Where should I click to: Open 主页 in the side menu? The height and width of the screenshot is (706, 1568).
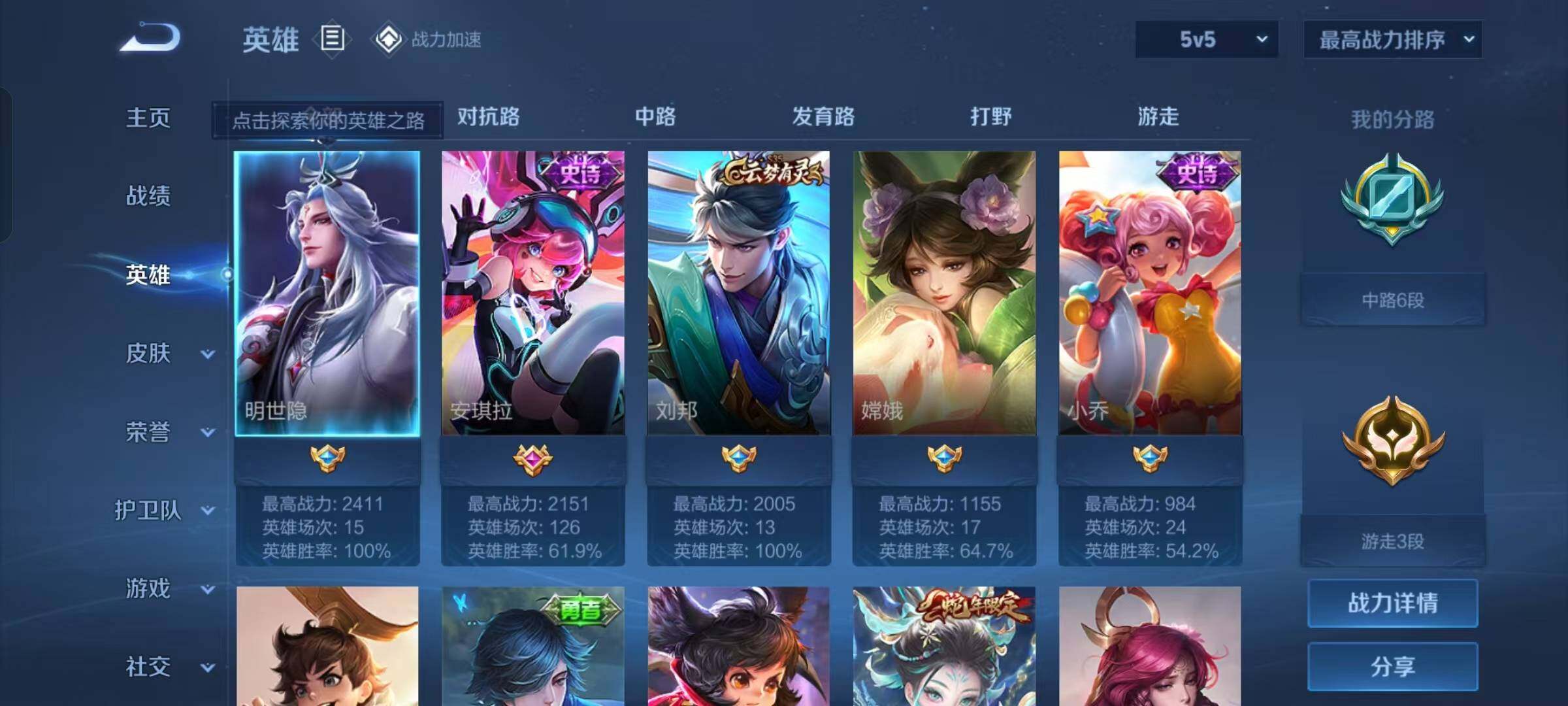coord(148,118)
